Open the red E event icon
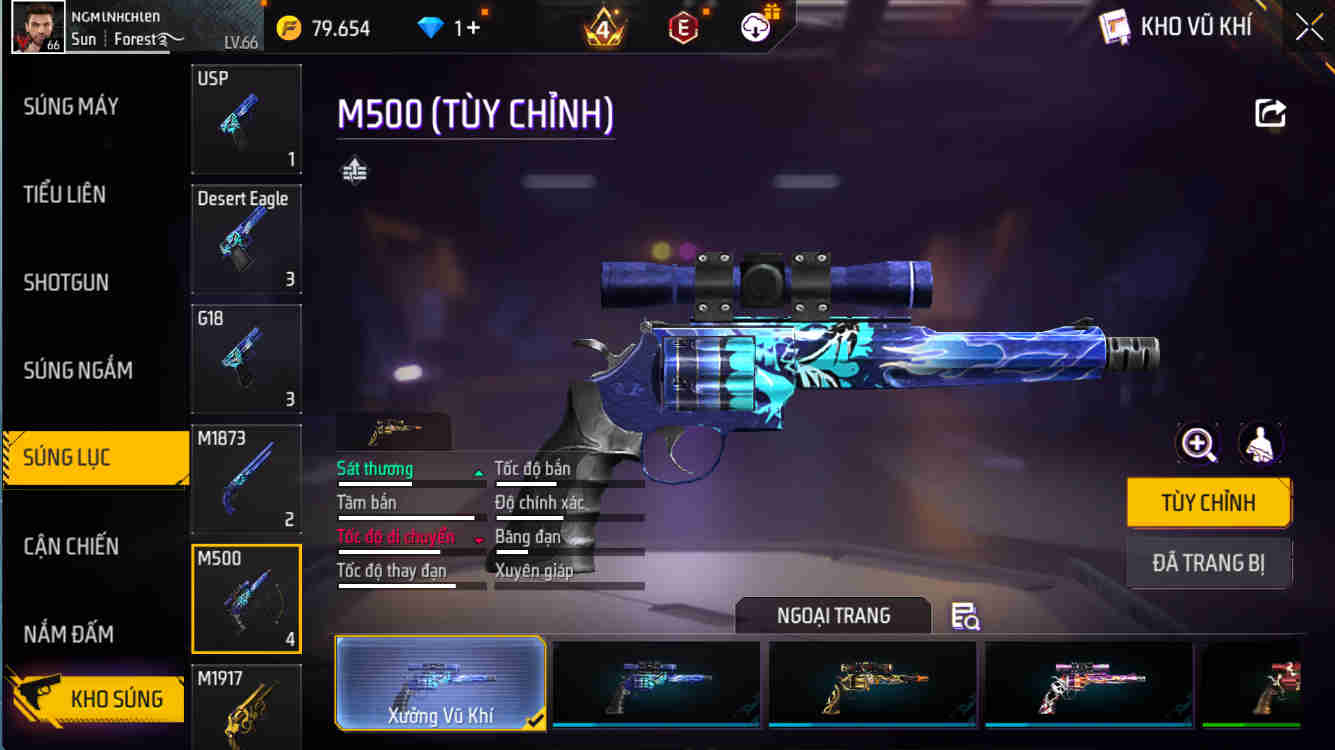This screenshot has width=1335, height=750. pyautogui.click(x=682, y=27)
